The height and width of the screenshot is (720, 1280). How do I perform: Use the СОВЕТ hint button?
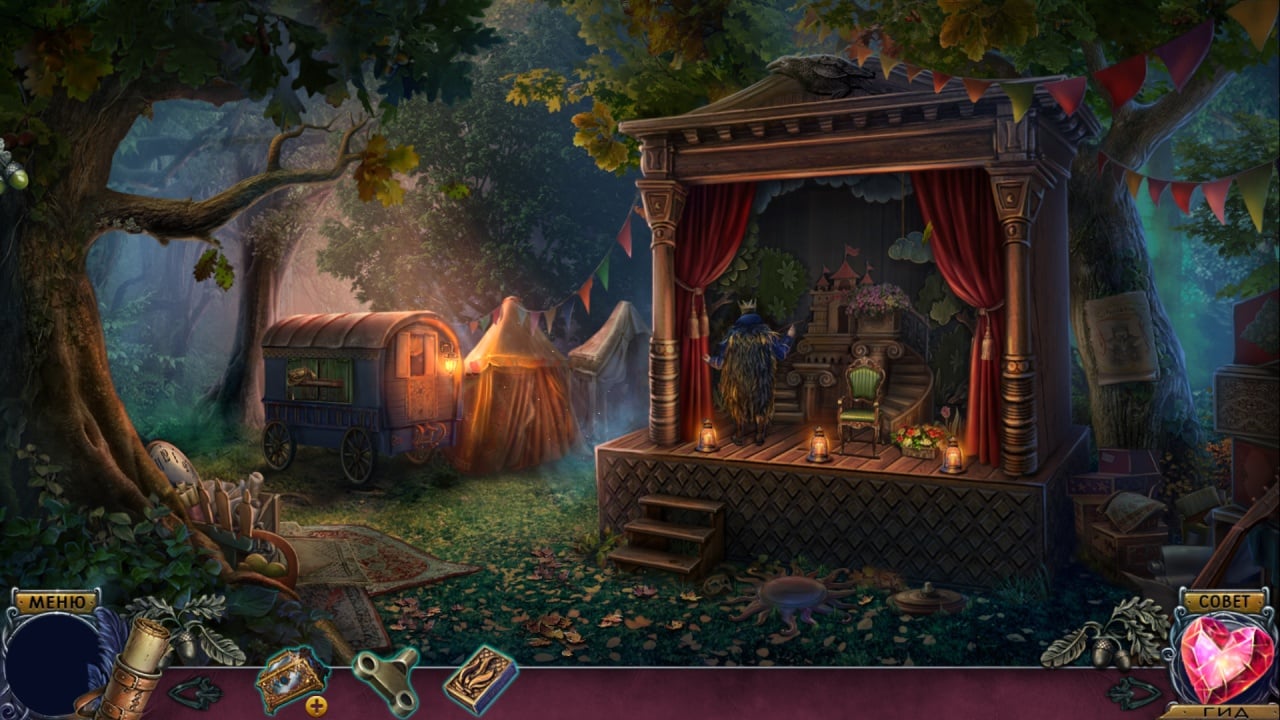(x=1223, y=601)
